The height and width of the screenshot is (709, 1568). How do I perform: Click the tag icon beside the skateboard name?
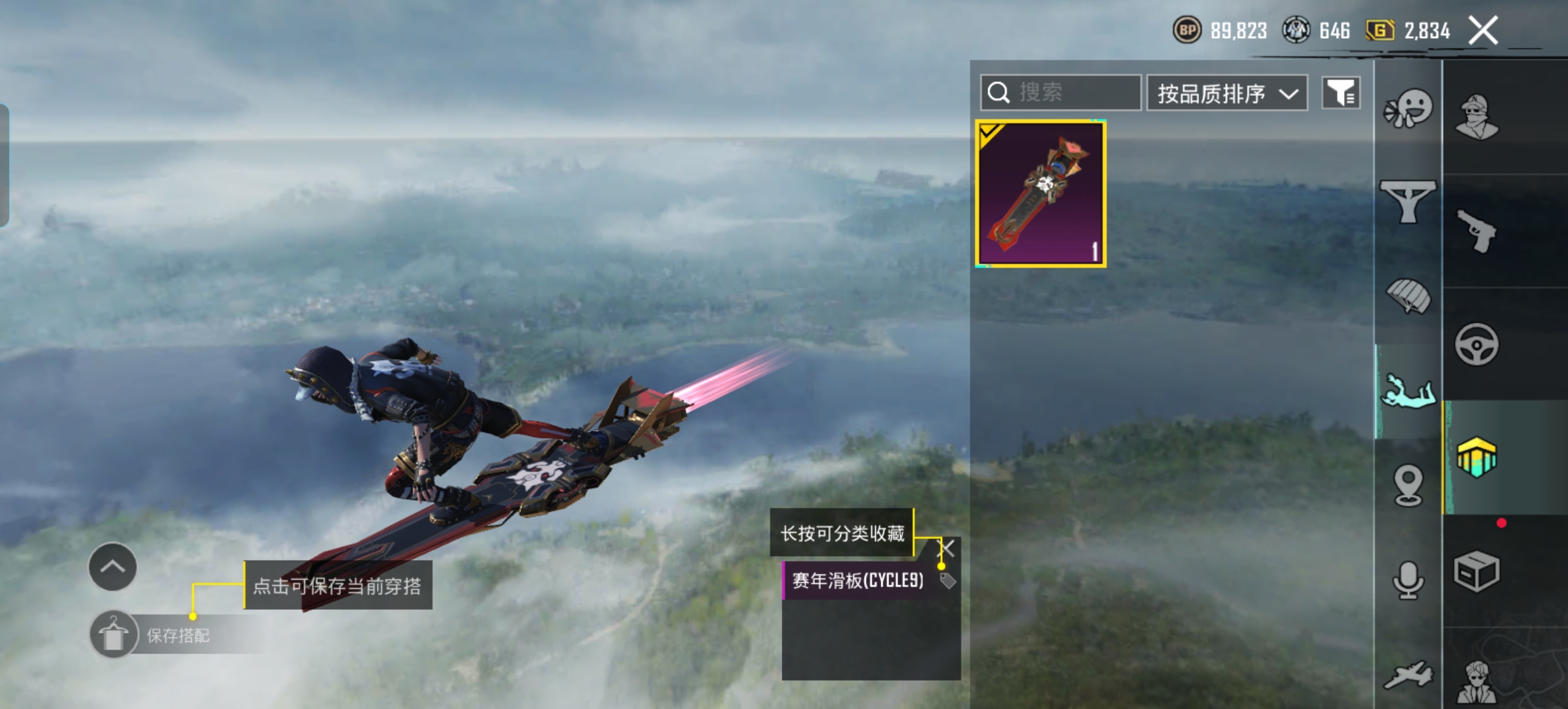click(x=947, y=580)
